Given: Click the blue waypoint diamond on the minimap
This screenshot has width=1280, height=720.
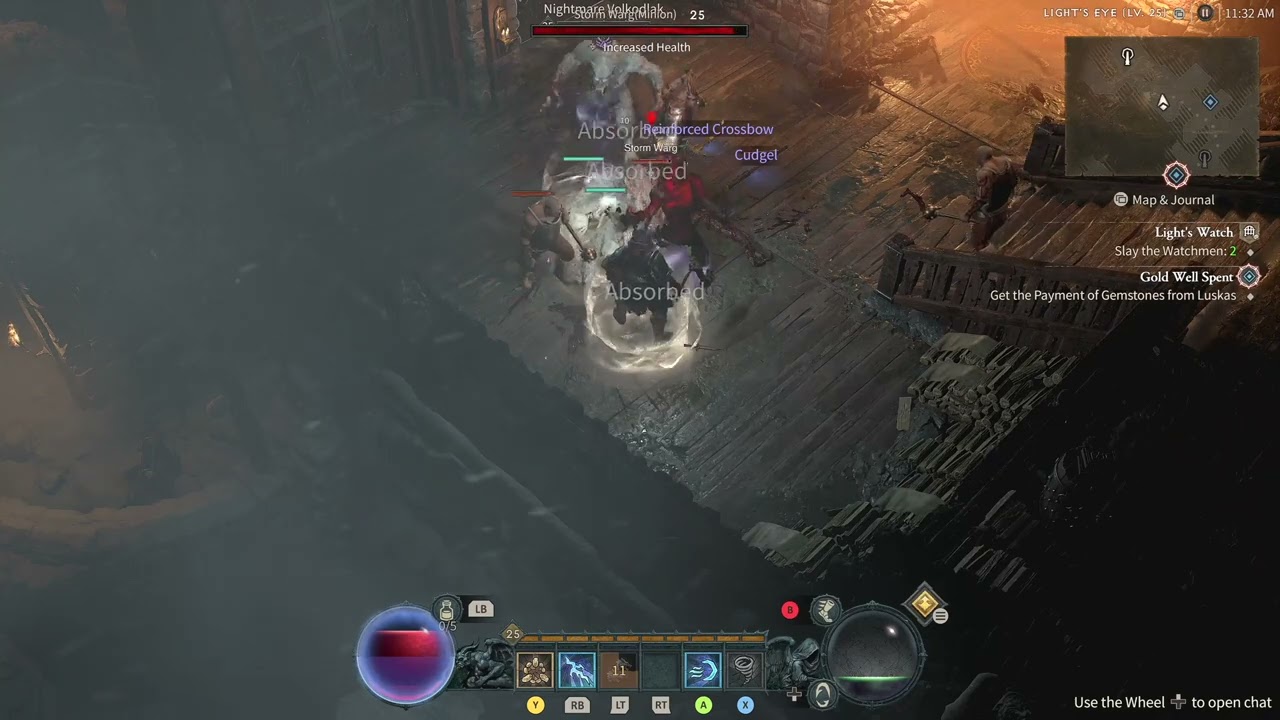Looking at the screenshot, I should 1210,101.
